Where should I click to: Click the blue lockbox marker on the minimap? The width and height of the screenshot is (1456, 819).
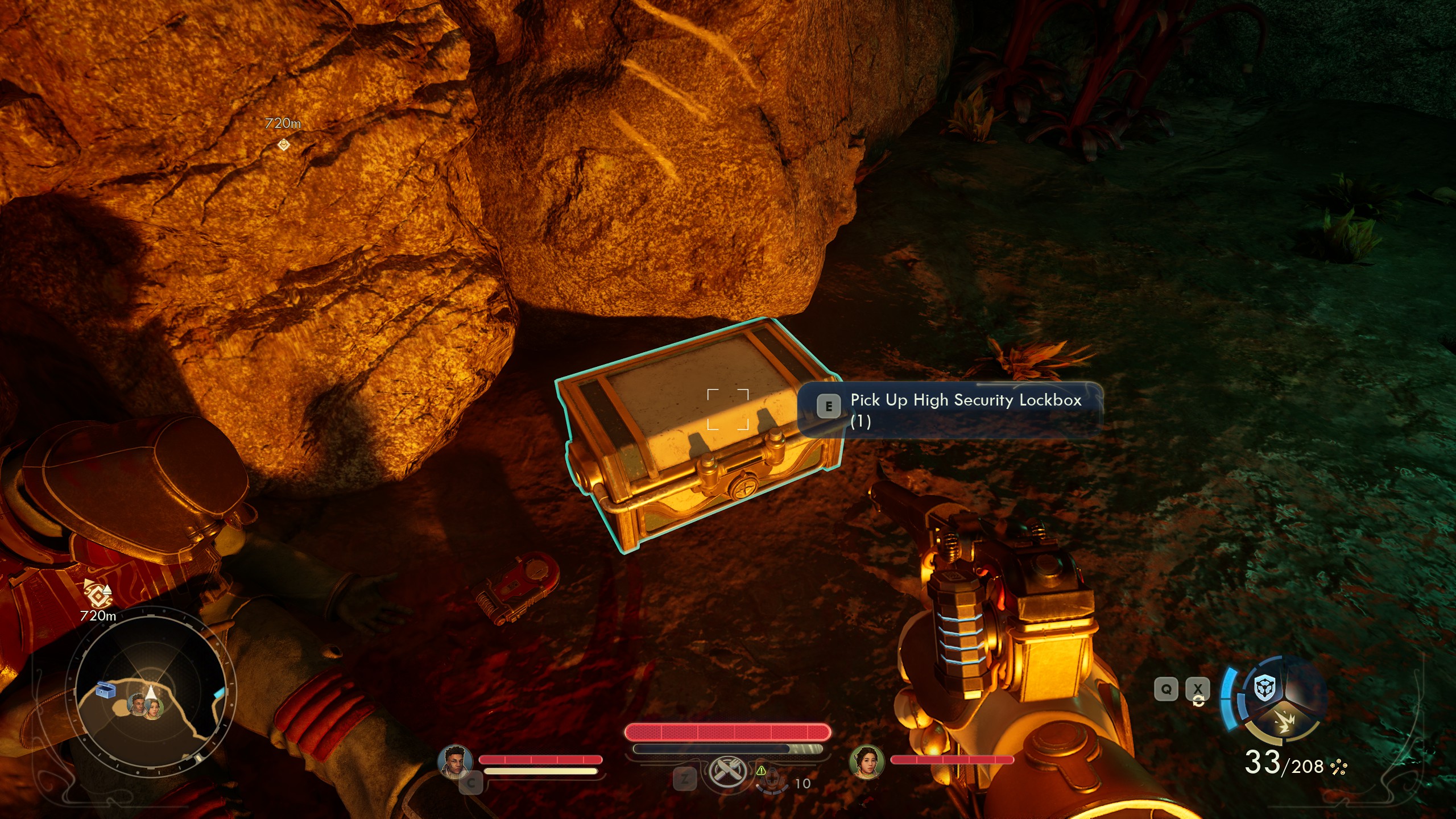(x=105, y=690)
